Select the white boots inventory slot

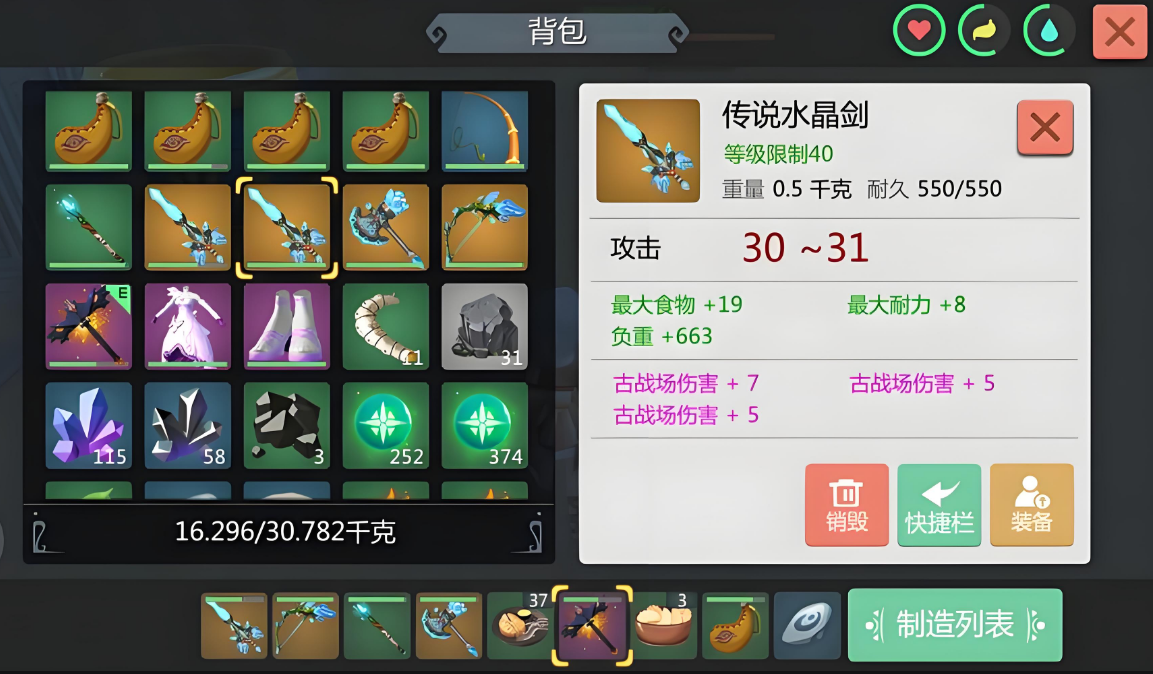click(x=287, y=326)
